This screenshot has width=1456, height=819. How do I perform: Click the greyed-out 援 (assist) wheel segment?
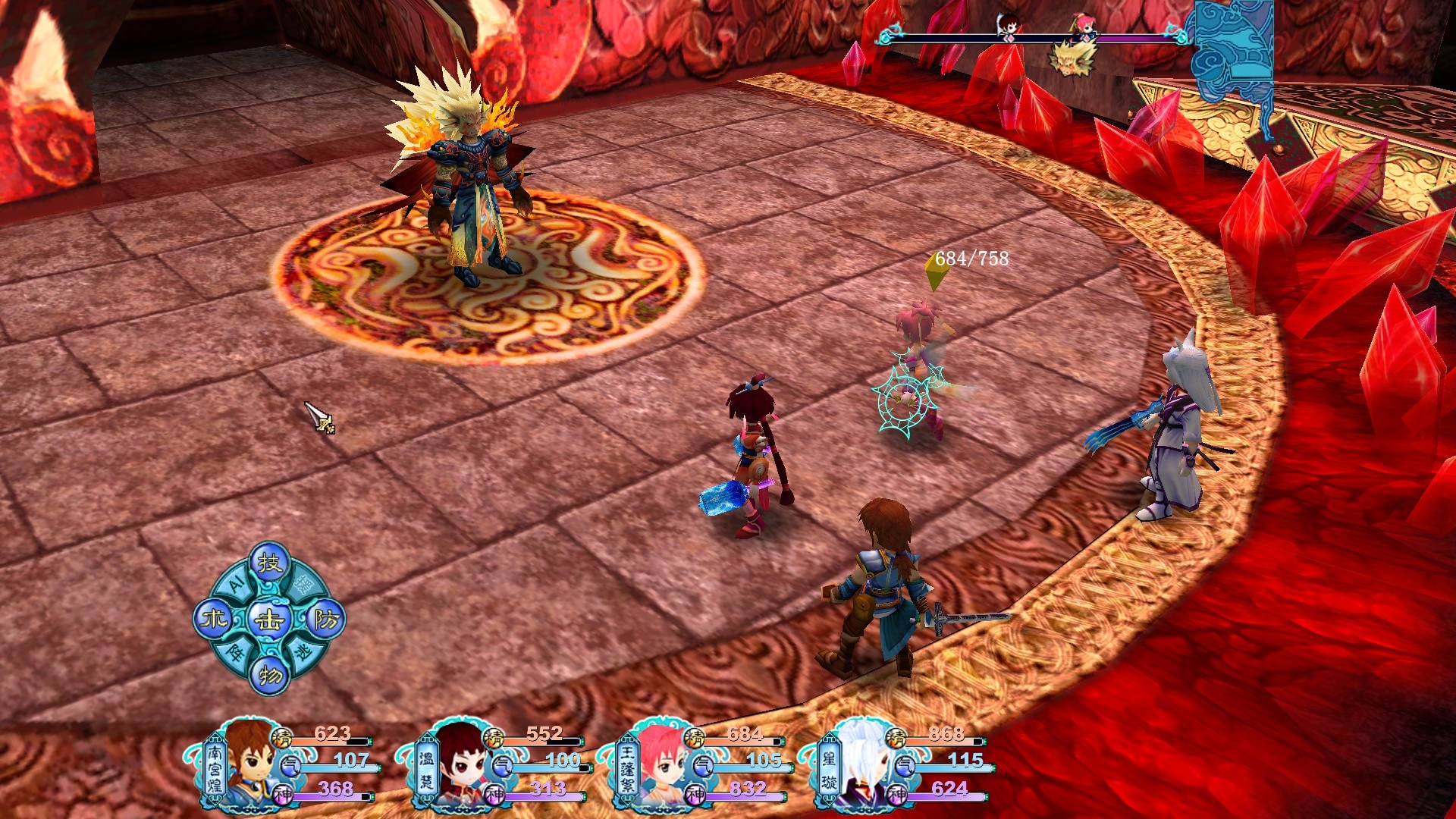303,583
